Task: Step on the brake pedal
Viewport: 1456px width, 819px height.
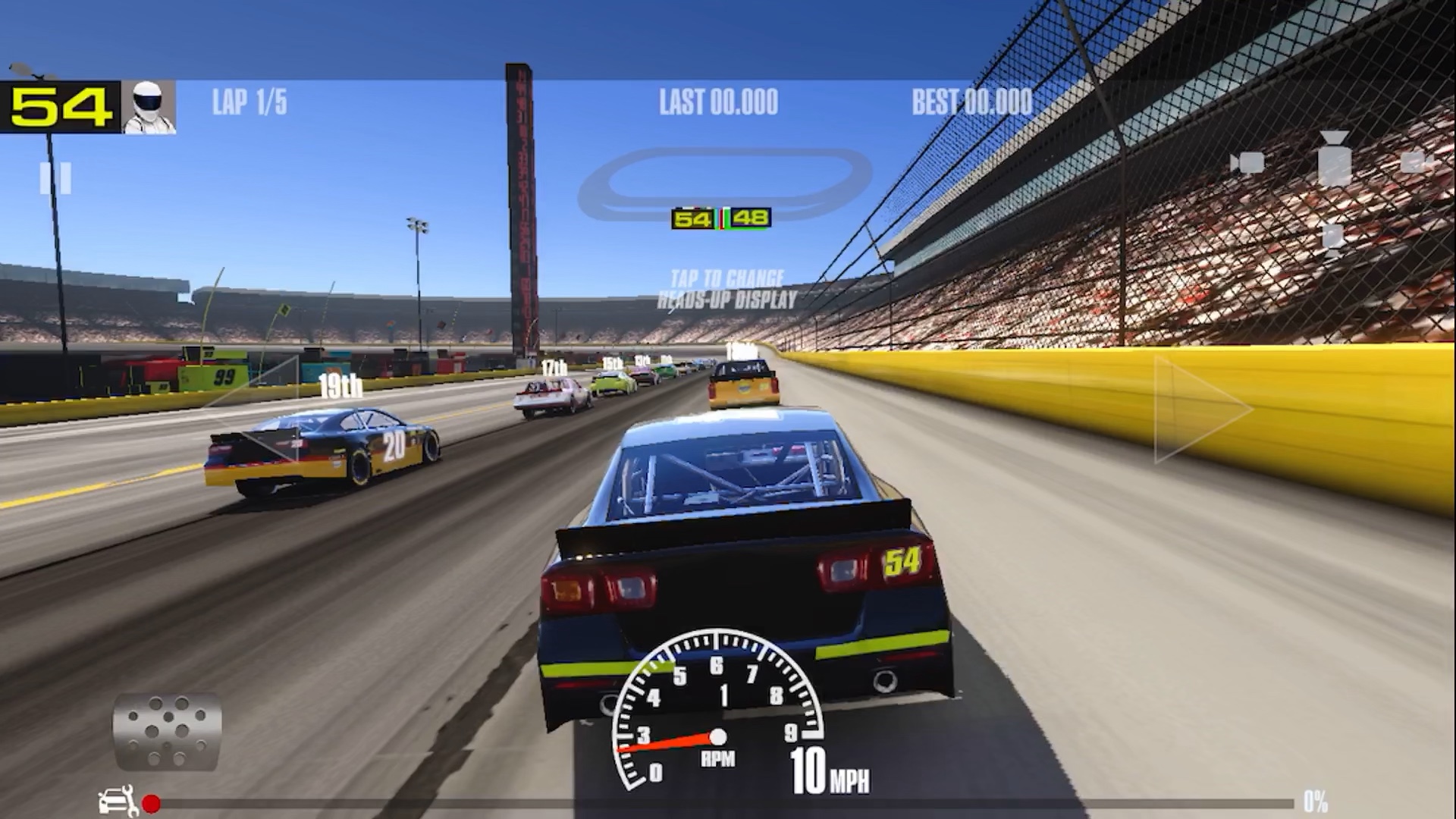Action: coord(167,731)
